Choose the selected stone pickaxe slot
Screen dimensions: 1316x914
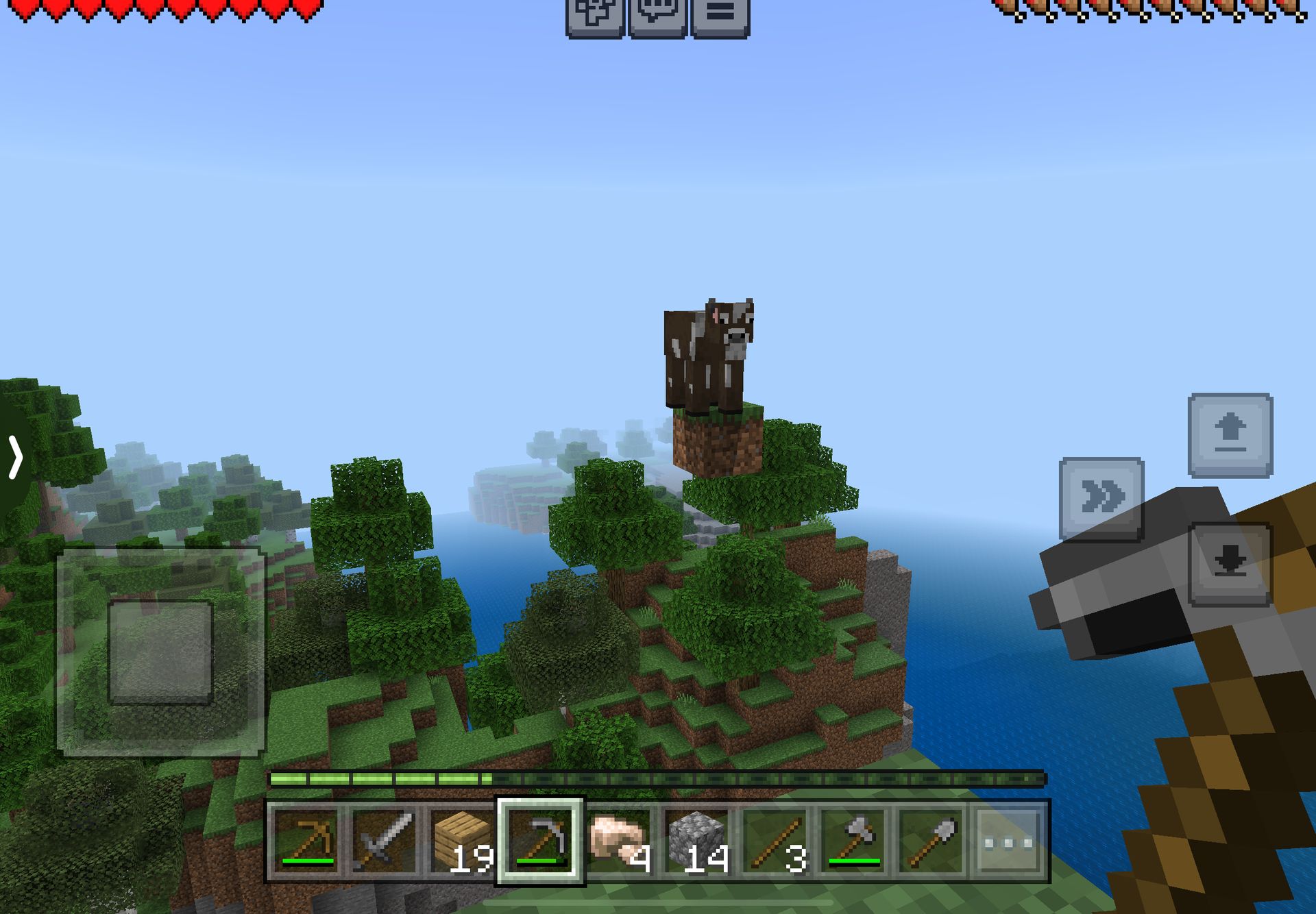pyautogui.click(x=540, y=841)
